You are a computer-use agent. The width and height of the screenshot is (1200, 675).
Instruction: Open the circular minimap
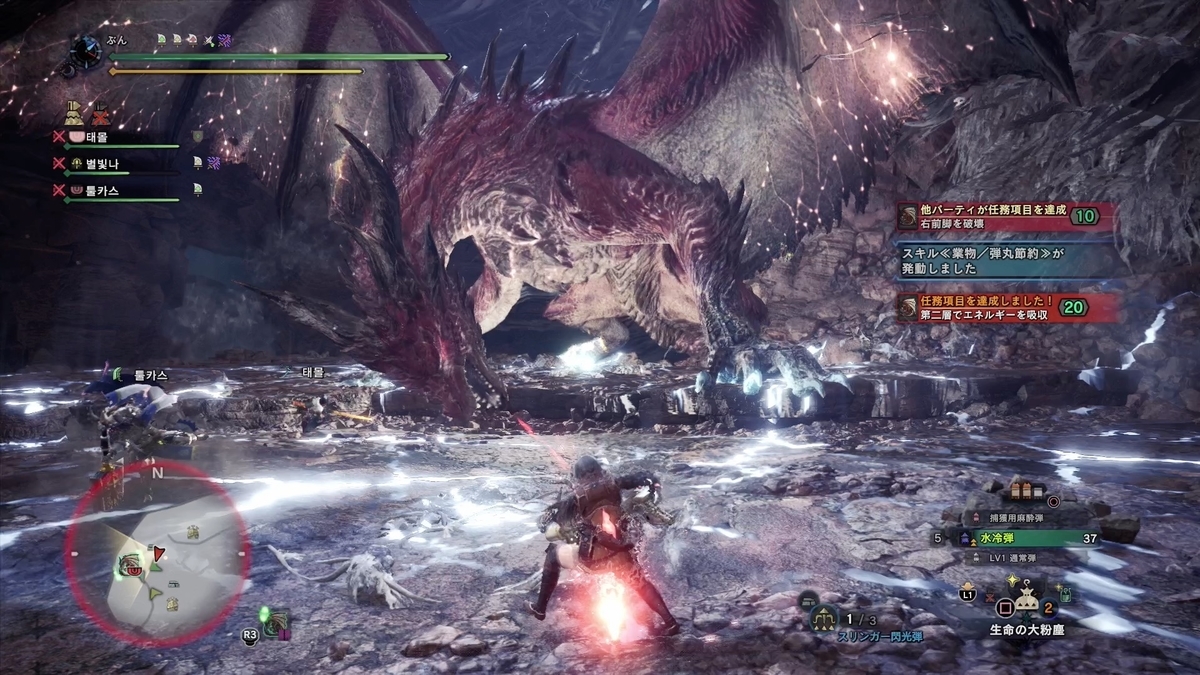[x=158, y=553]
